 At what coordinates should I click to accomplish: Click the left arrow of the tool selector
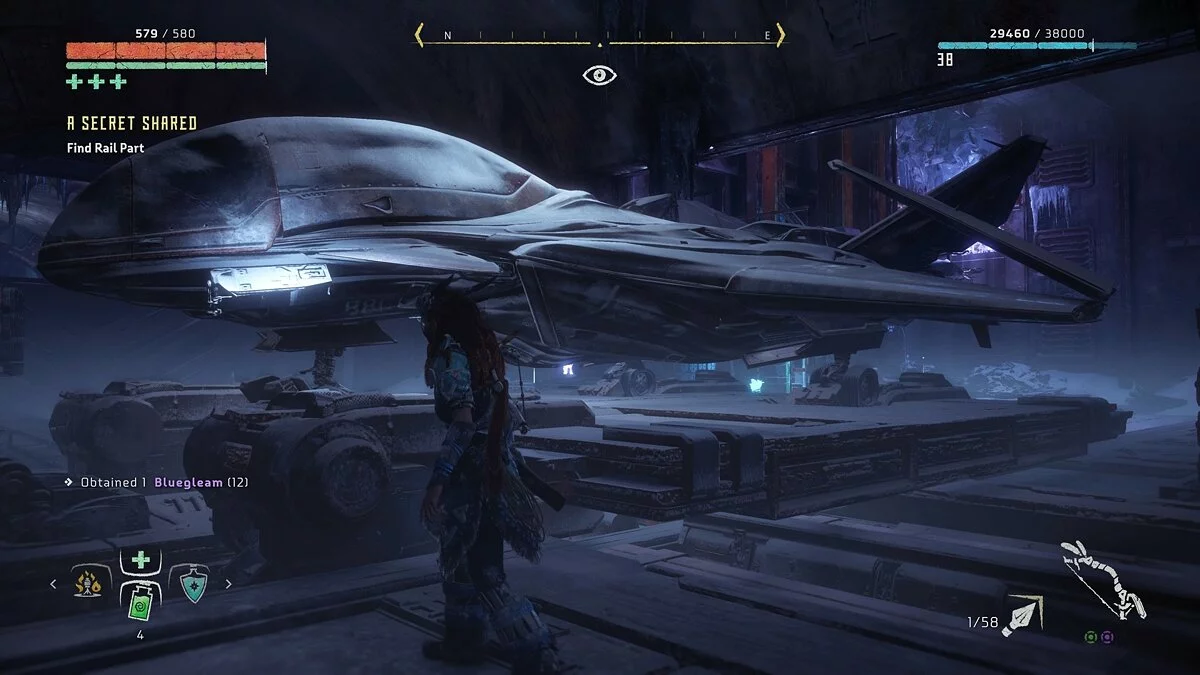[56, 584]
